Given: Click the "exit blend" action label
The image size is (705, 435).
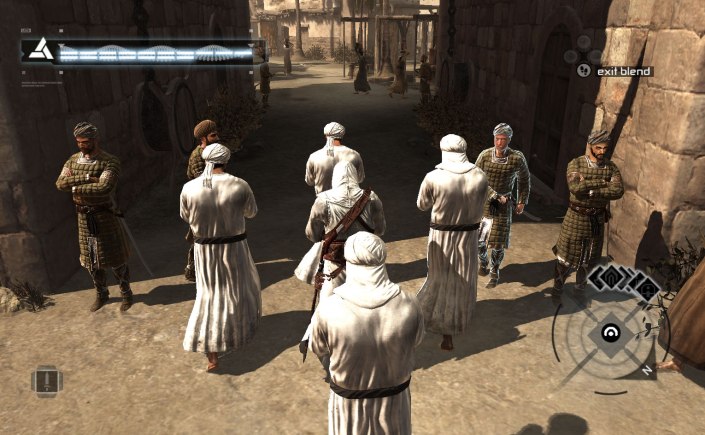Looking at the screenshot, I should pyautogui.click(x=627, y=71).
